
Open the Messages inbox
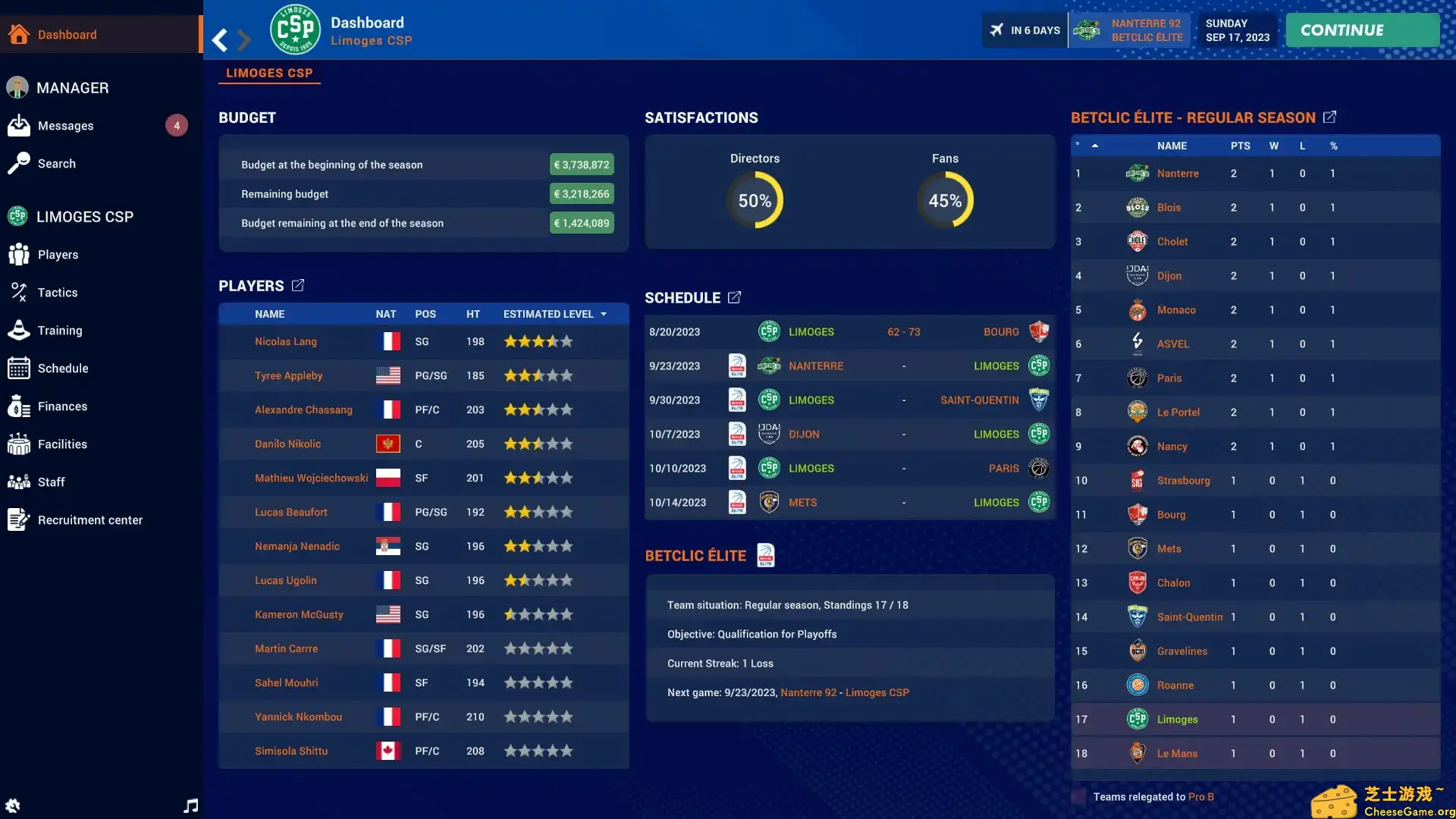pos(66,126)
